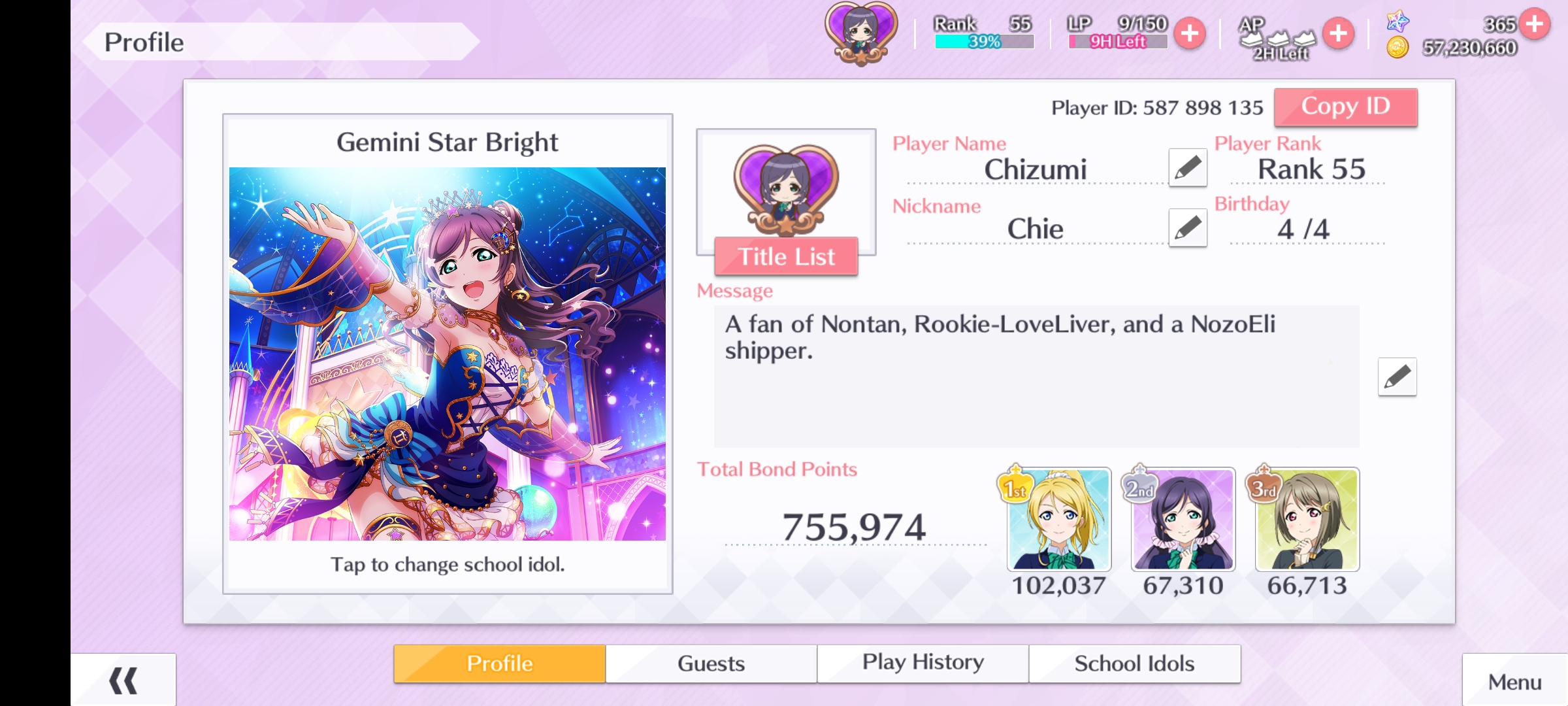Tap Gemini Star Bright idol card
Image resolution: width=1568 pixels, height=706 pixels.
448,354
